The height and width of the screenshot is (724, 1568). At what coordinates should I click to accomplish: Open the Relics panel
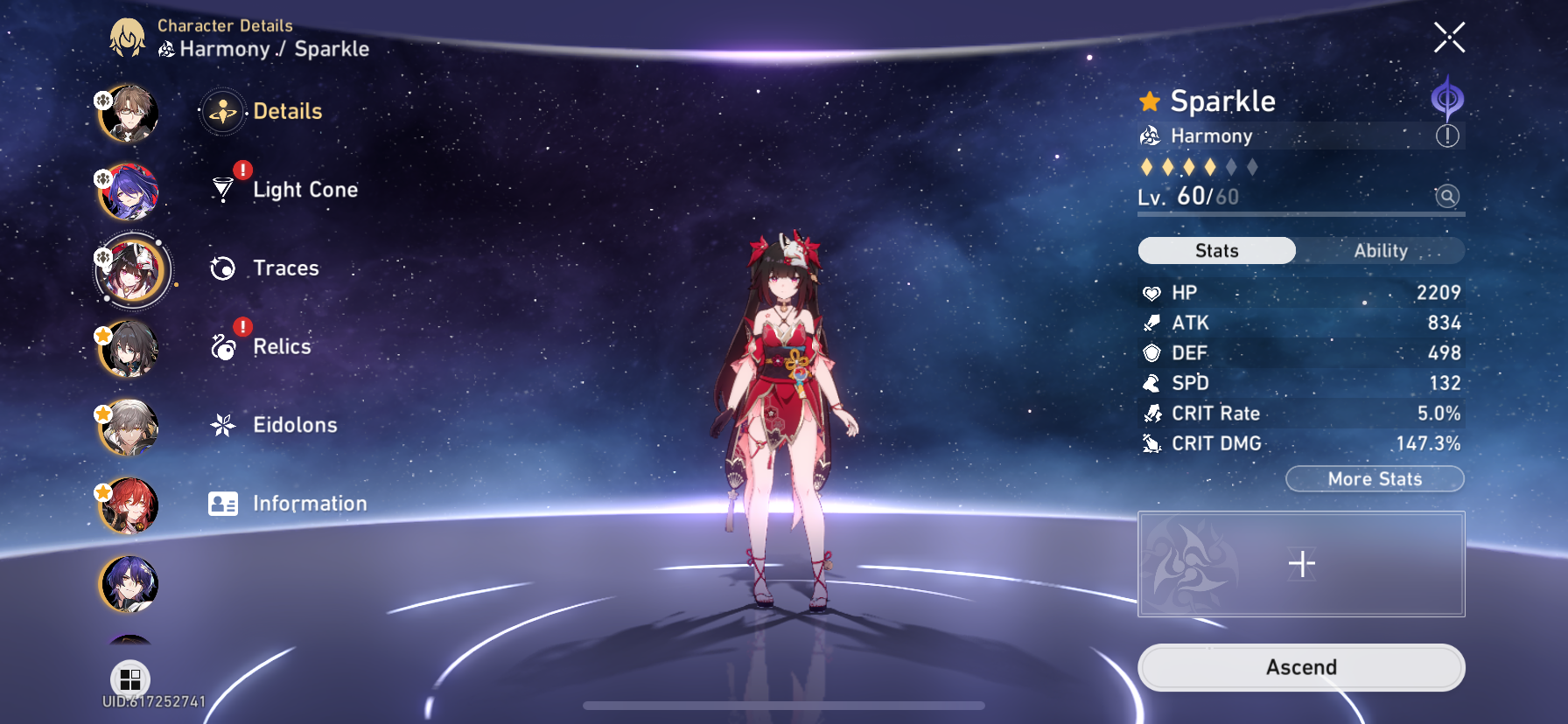click(x=224, y=346)
